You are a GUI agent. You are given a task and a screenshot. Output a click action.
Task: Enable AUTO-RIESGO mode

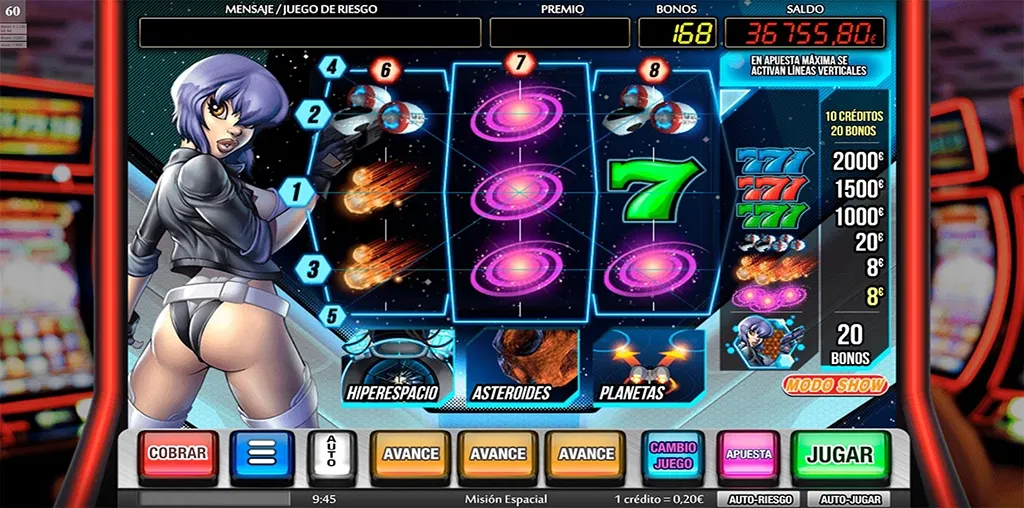coord(758,498)
